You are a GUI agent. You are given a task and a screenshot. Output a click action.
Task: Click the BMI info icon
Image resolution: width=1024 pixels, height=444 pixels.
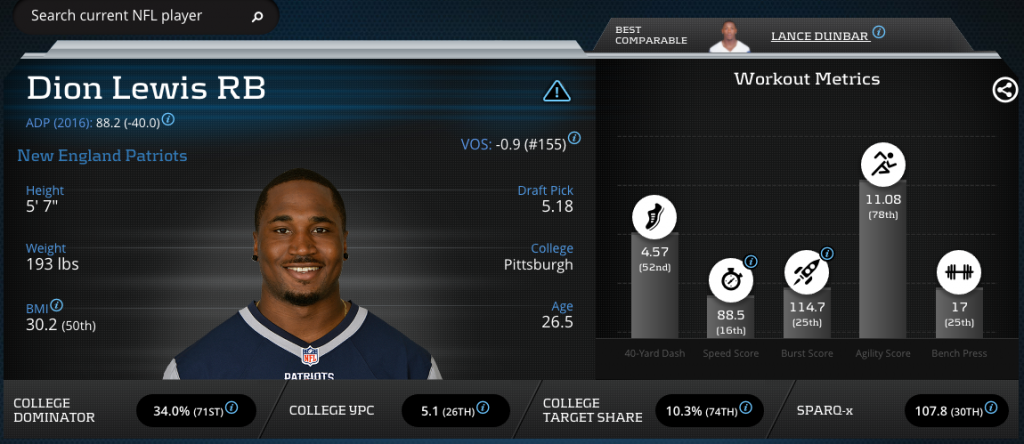57,305
